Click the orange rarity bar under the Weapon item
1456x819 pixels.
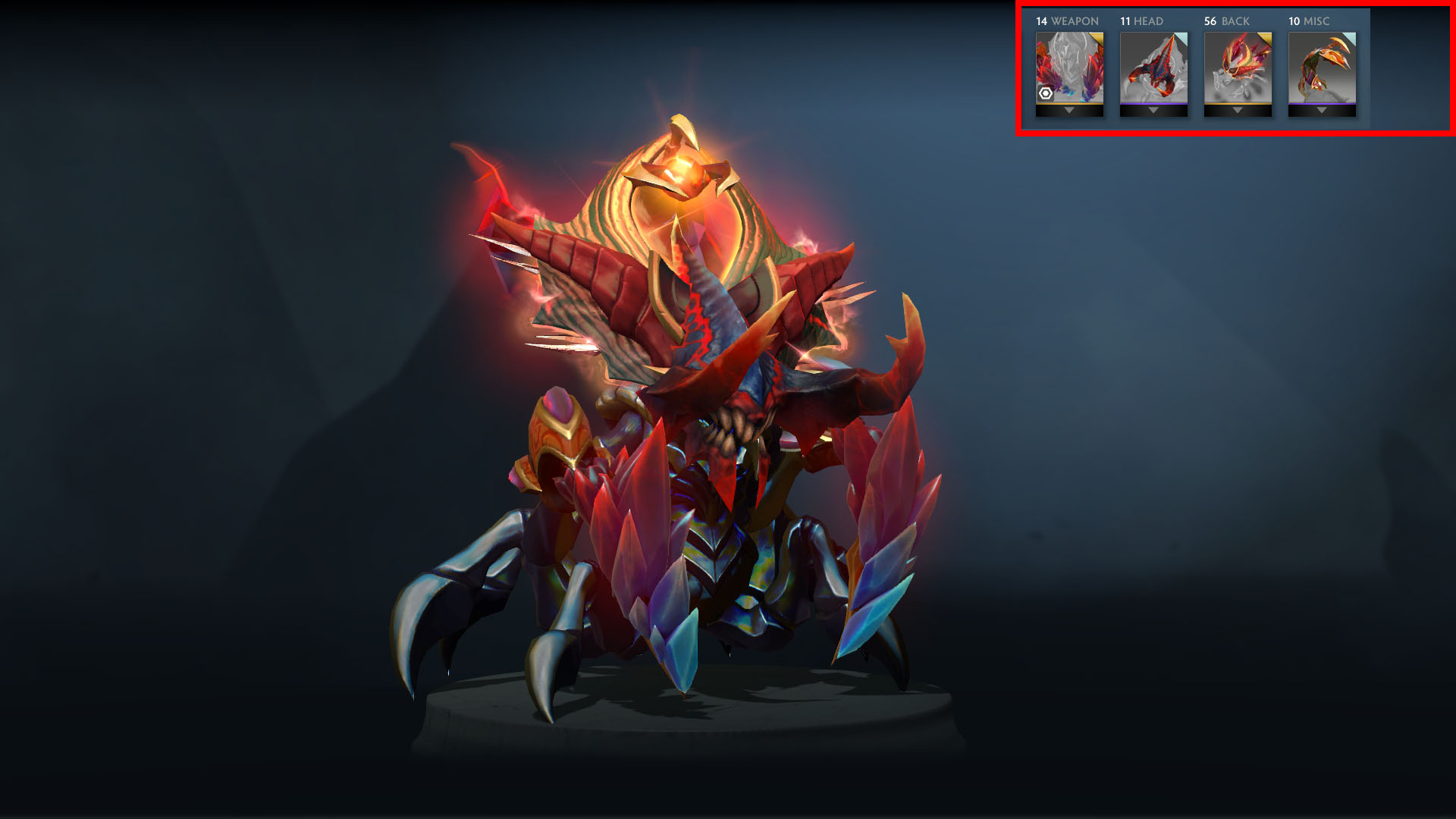[x=1069, y=105]
